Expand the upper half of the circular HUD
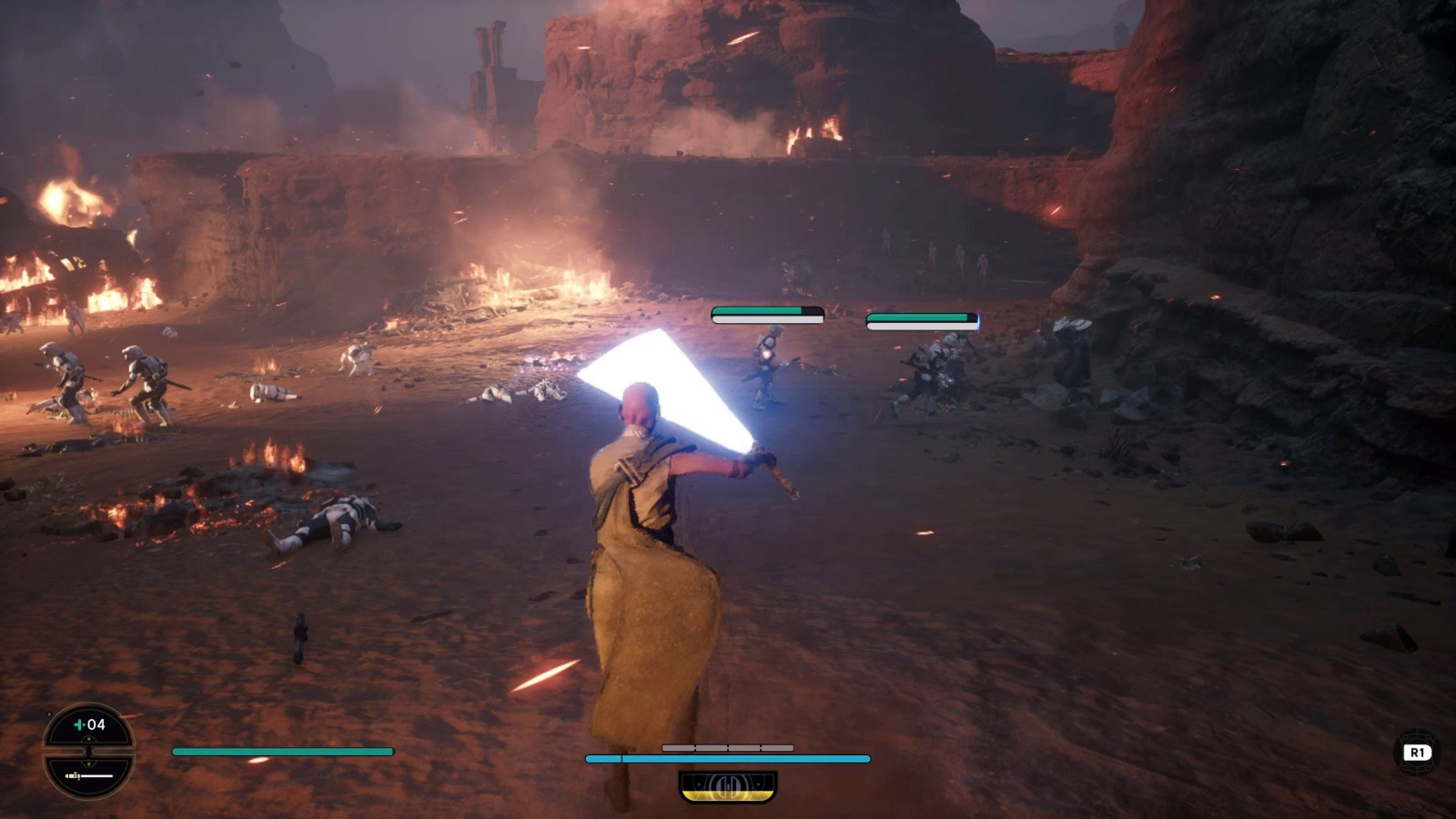The height and width of the screenshot is (819, 1456). pos(88,728)
